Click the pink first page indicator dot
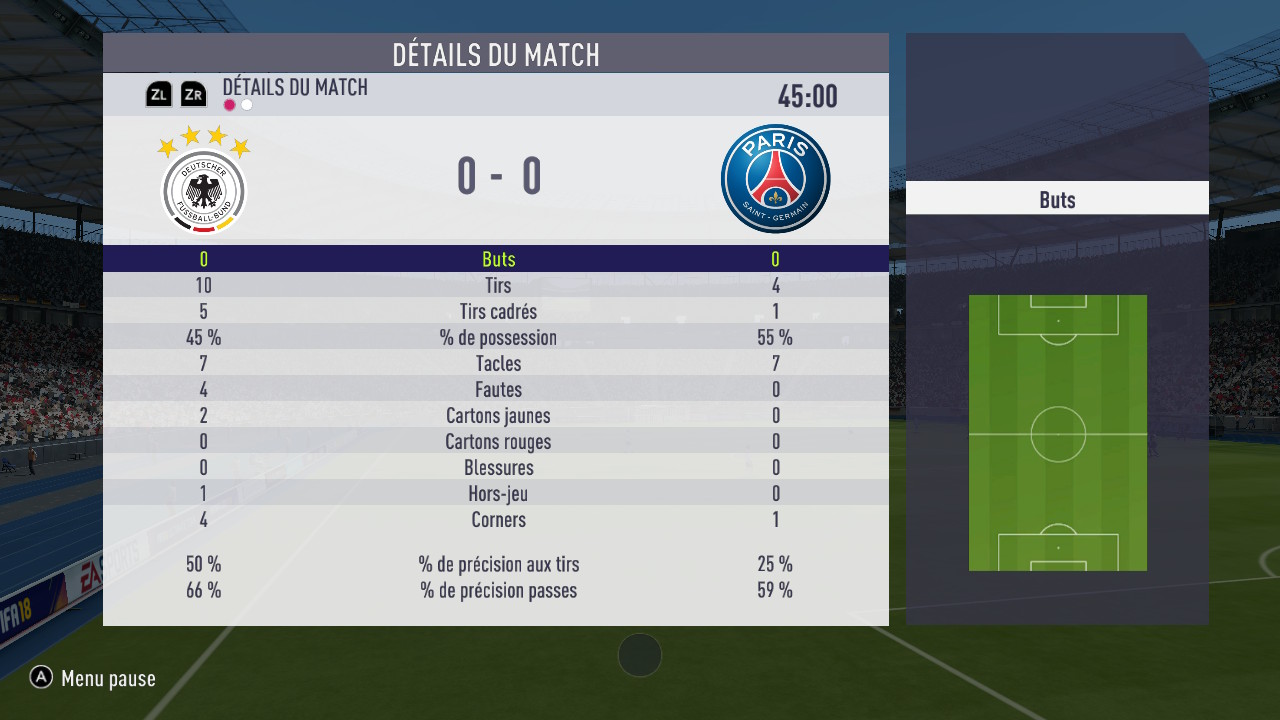 click(x=230, y=105)
